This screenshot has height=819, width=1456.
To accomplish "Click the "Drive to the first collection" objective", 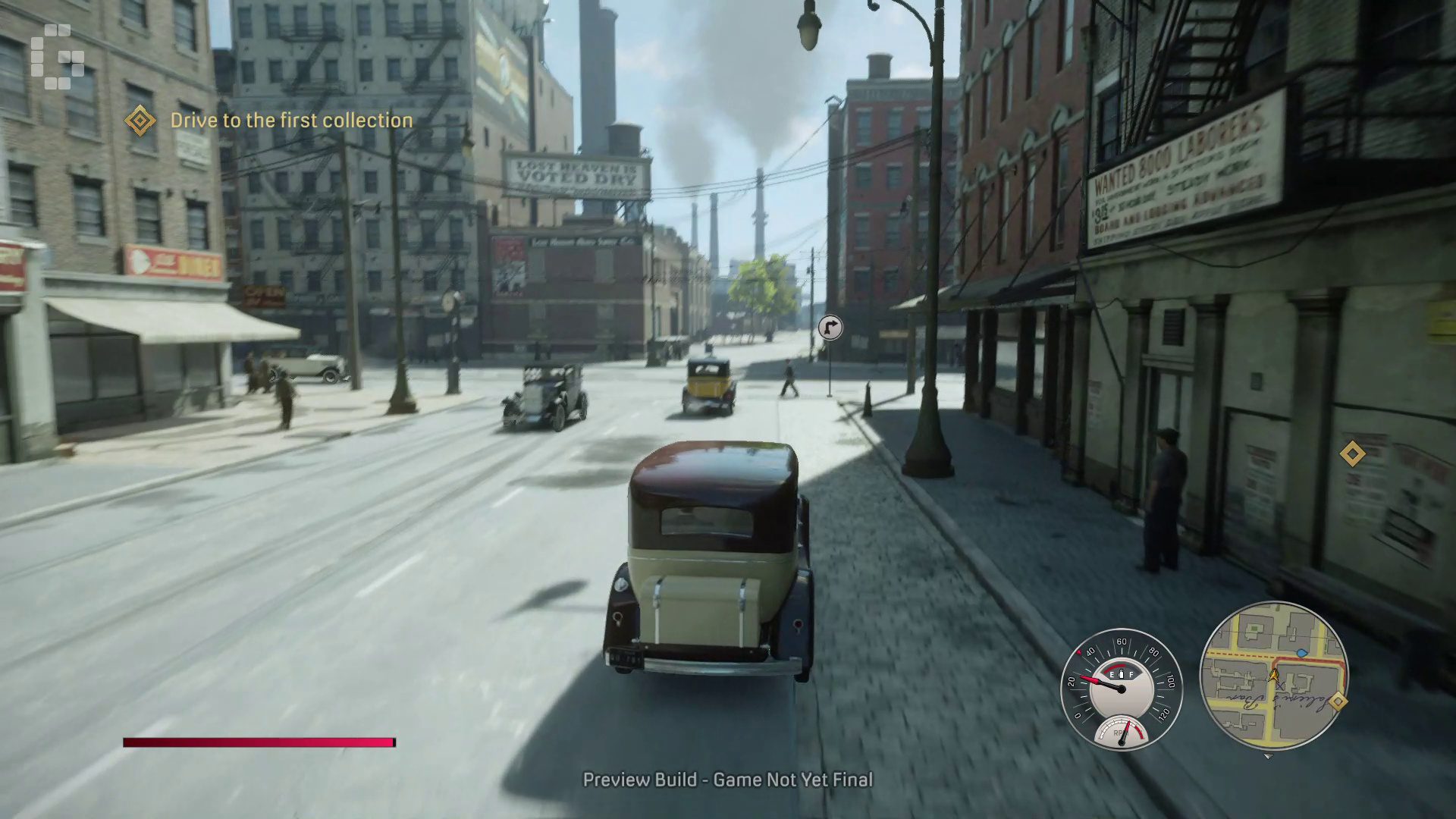I will [x=291, y=121].
